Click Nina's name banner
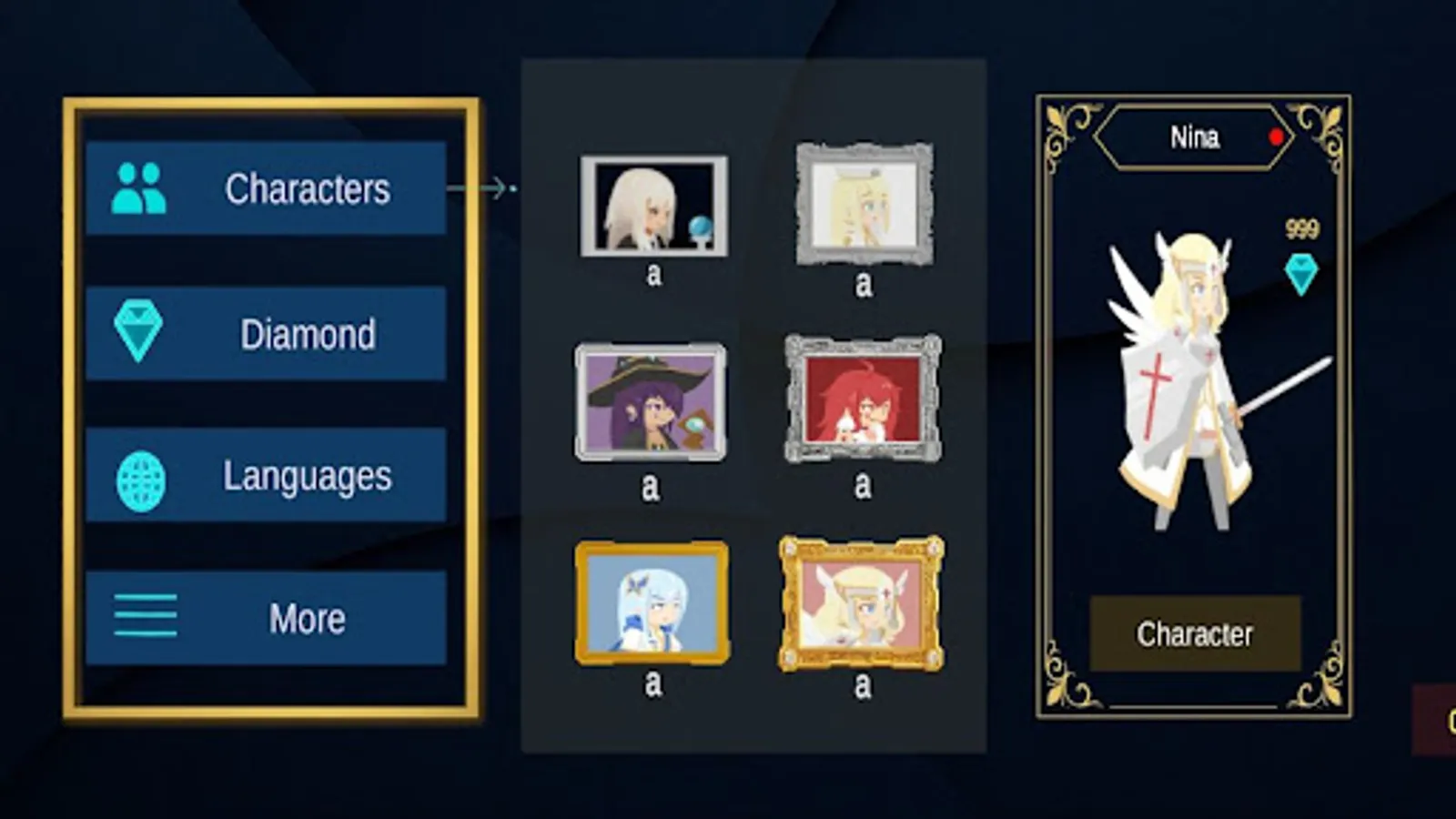This screenshot has width=1456, height=819. [1193, 136]
